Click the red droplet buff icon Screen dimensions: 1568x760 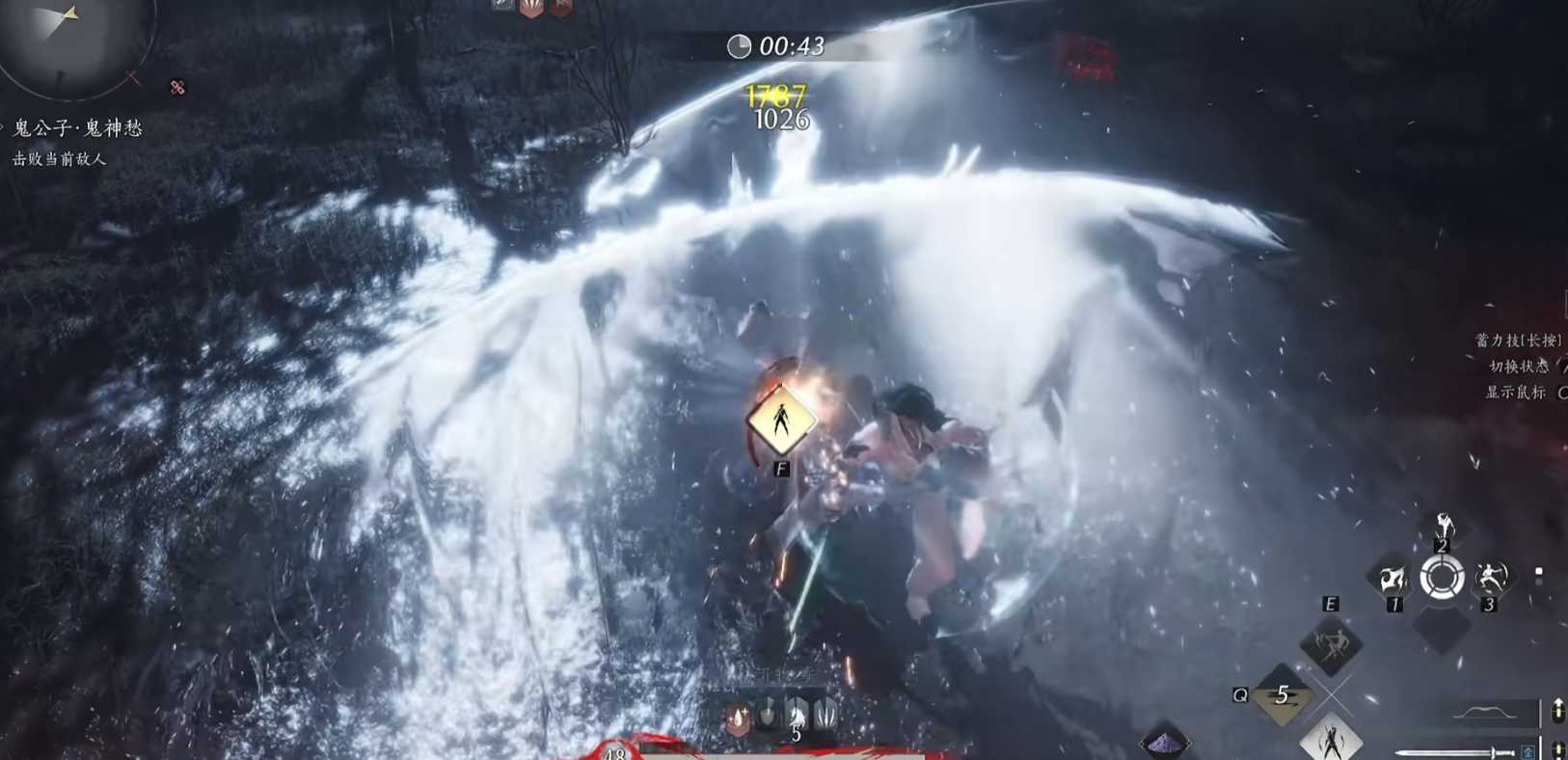point(739,717)
